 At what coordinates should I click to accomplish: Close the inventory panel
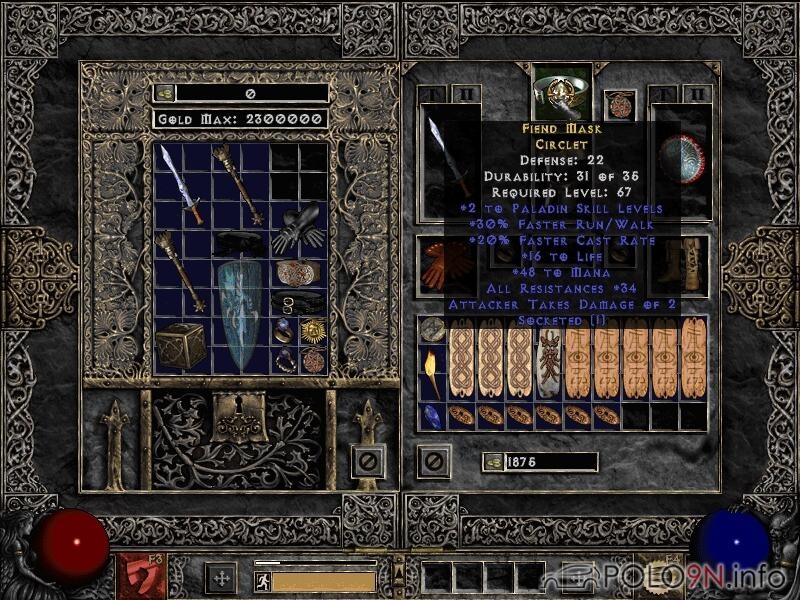pos(434,461)
